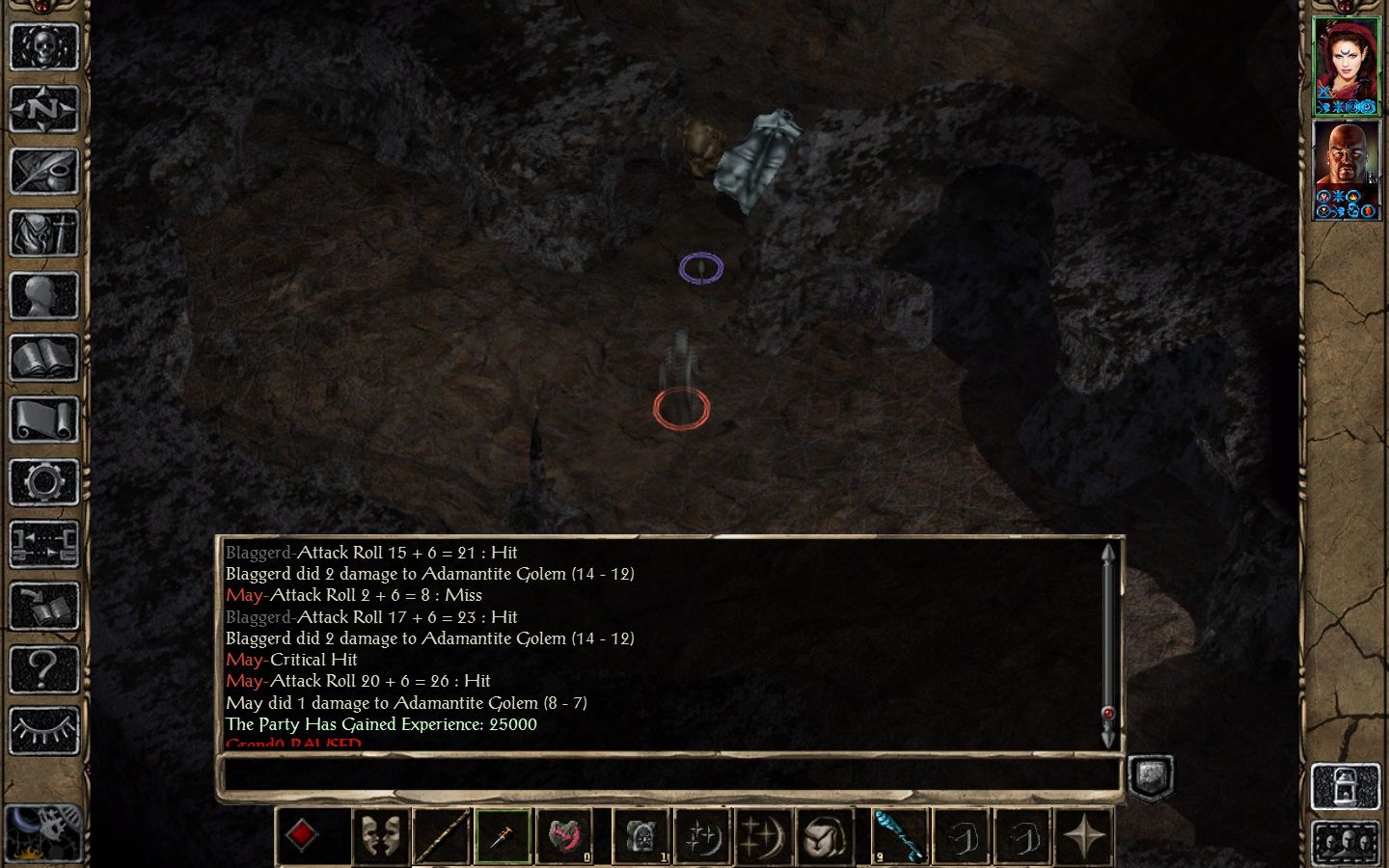Open special abilities with the star button
The image size is (1389, 868).
(1084, 836)
